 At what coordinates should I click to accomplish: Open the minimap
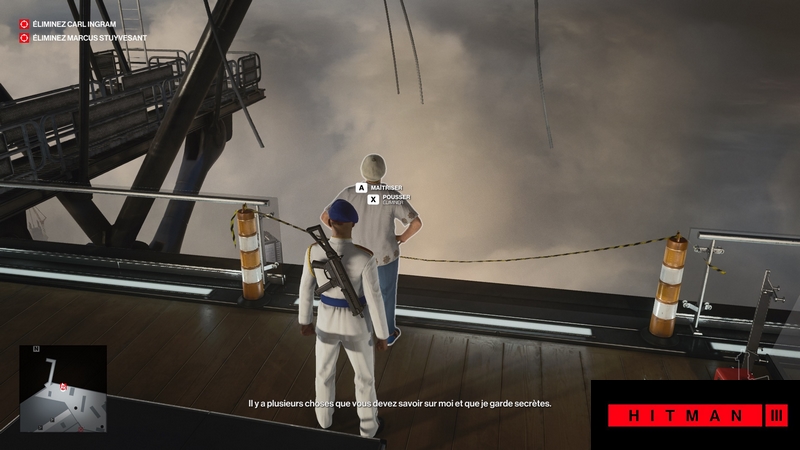(63, 388)
